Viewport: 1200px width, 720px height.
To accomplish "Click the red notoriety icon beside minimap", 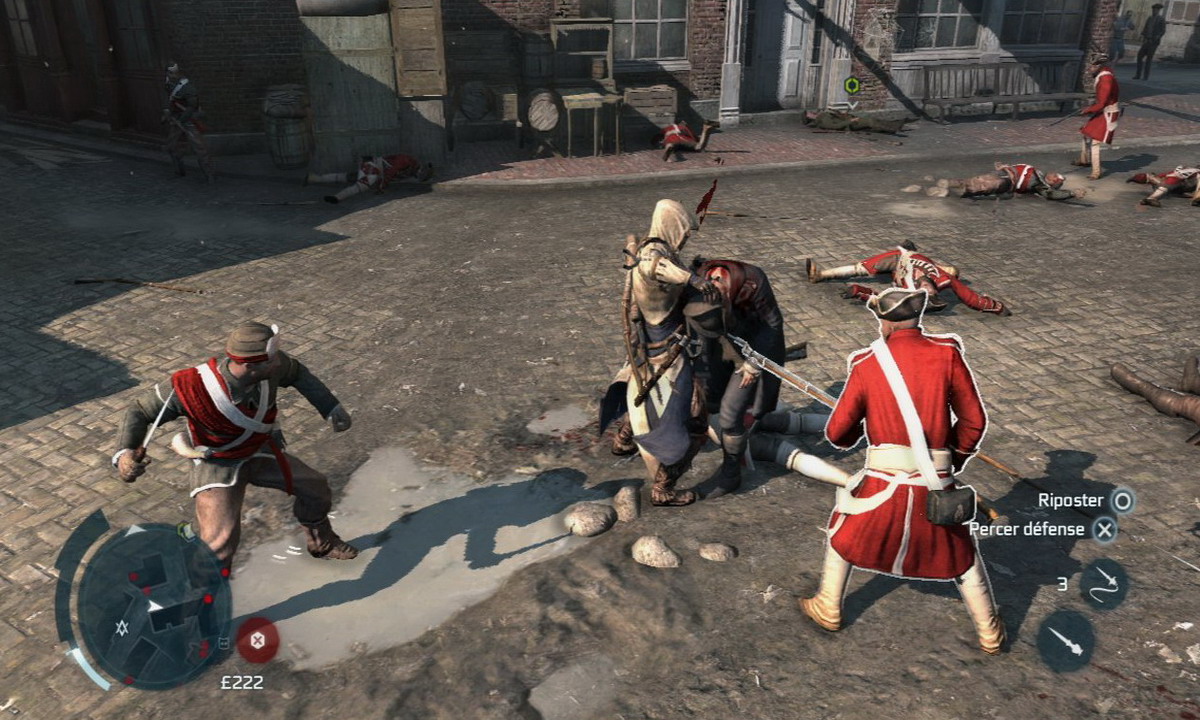I will (x=257, y=639).
